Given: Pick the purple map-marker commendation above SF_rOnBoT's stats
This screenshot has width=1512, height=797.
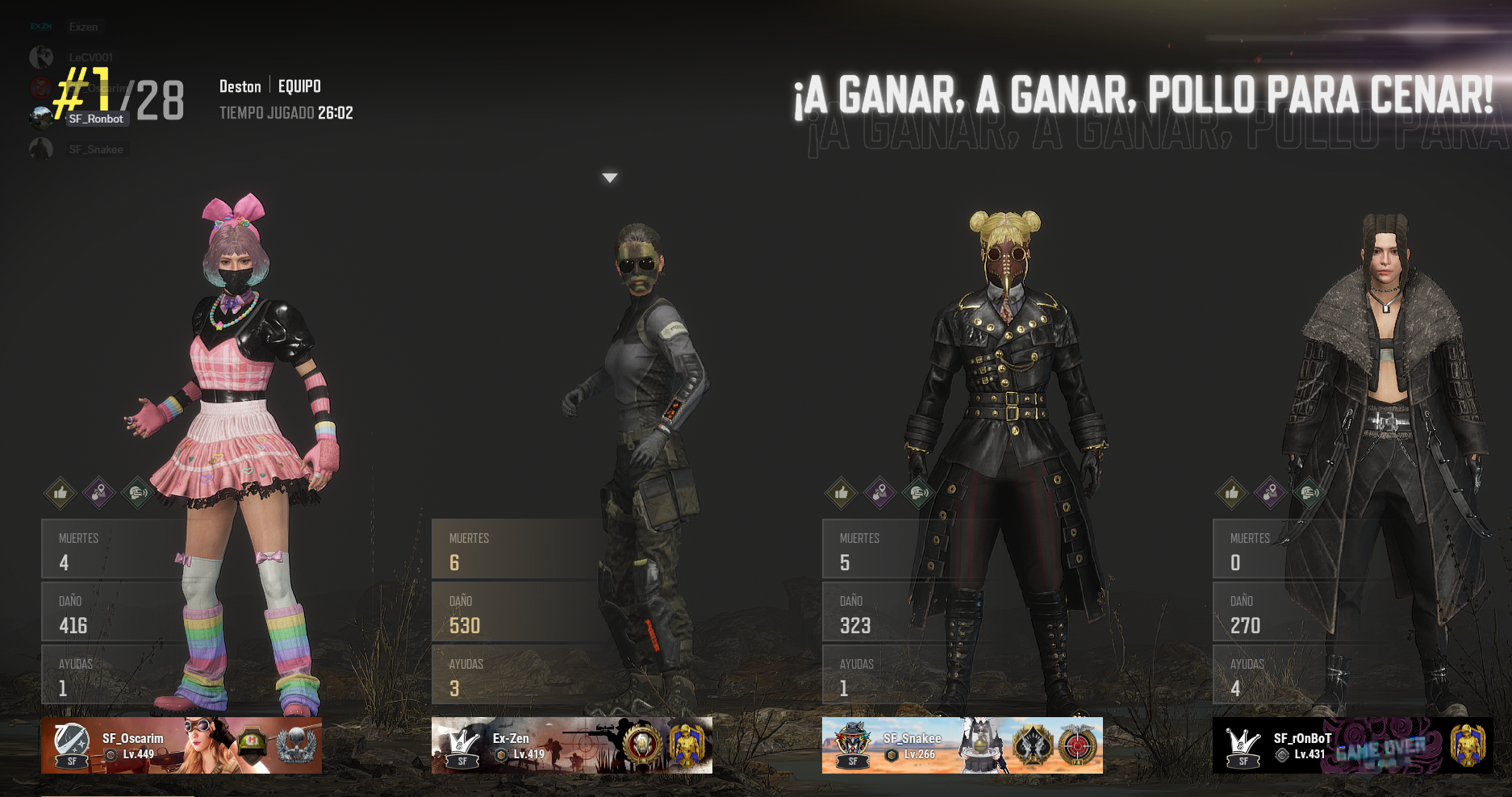Looking at the screenshot, I should [x=1271, y=492].
